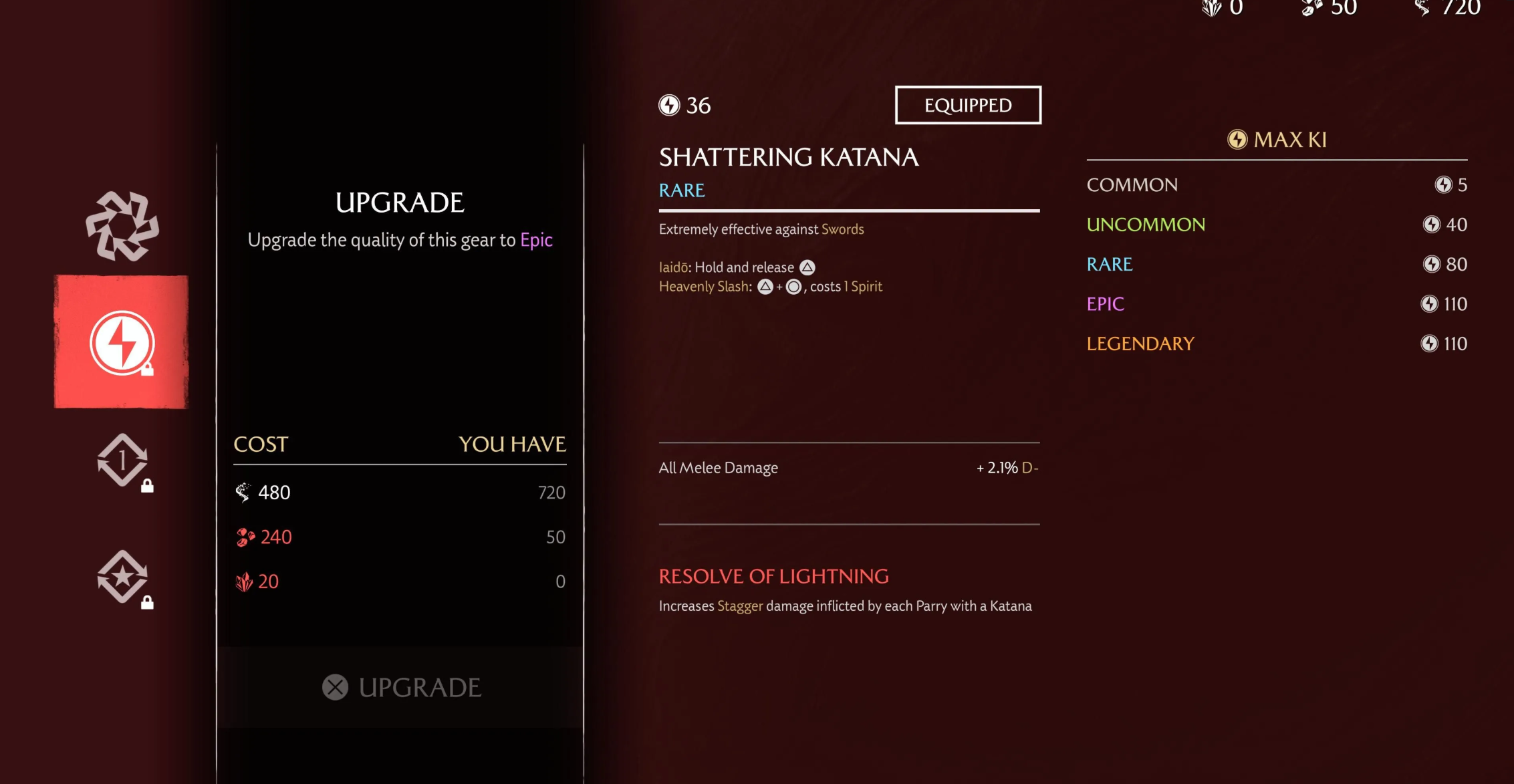Select the Epic rarity Max Ki row

(x=1276, y=304)
